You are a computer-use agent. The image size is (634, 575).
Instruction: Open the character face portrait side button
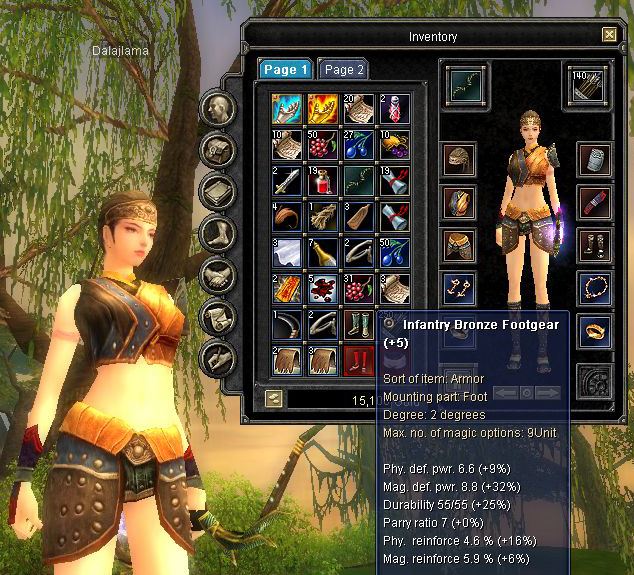[x=218, y=107]
